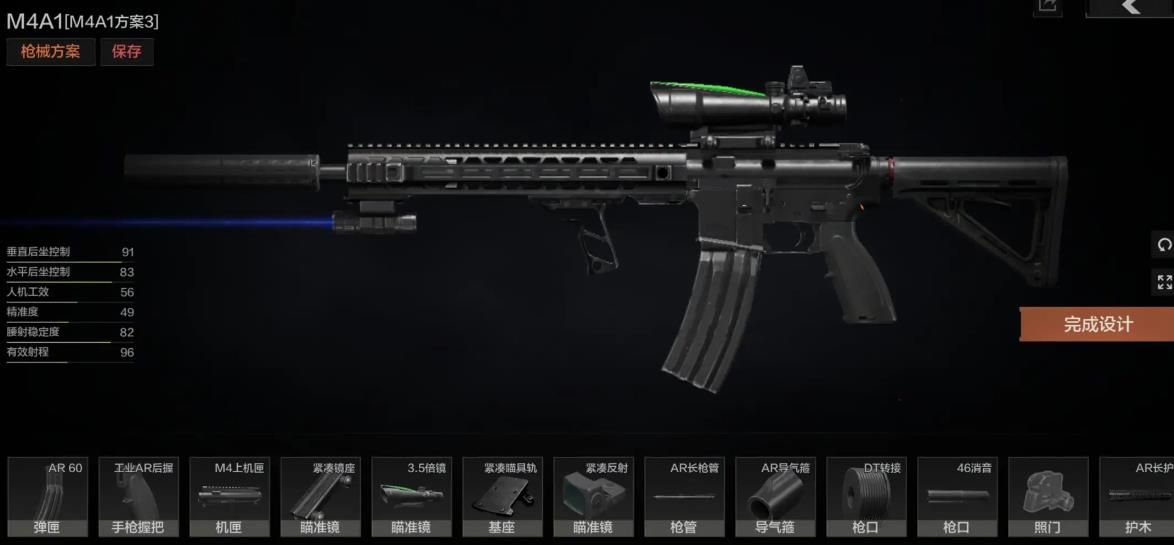Open the 紧凑瞄具轨 基座 base slot

pos(502,497)
